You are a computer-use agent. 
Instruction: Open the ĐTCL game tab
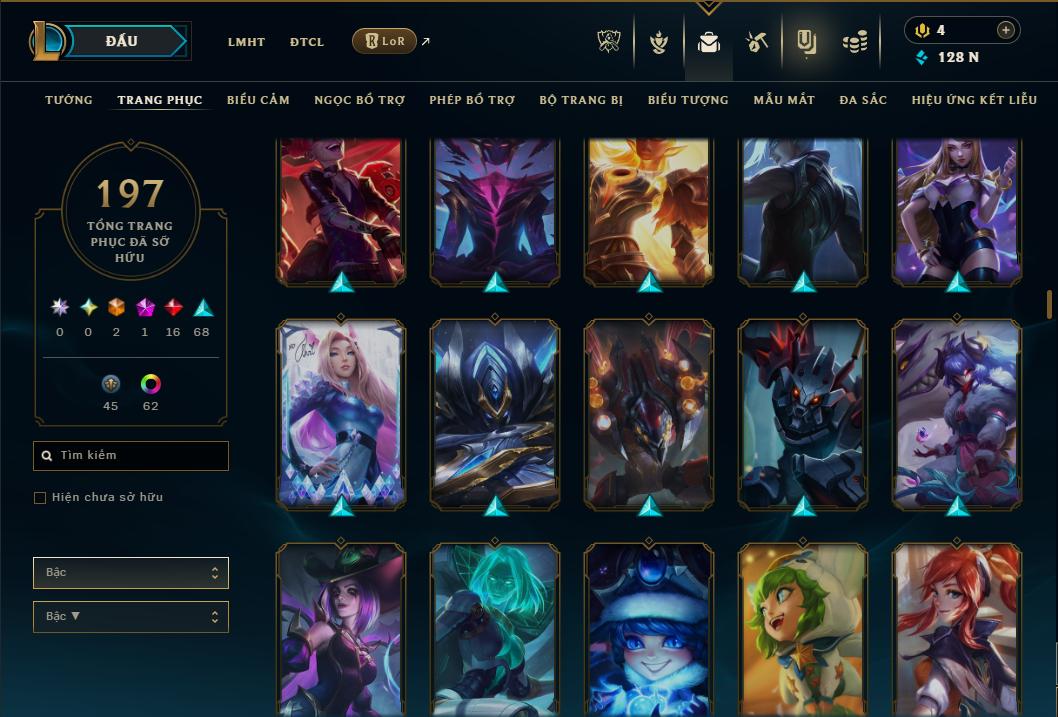(x=307, y=42)
